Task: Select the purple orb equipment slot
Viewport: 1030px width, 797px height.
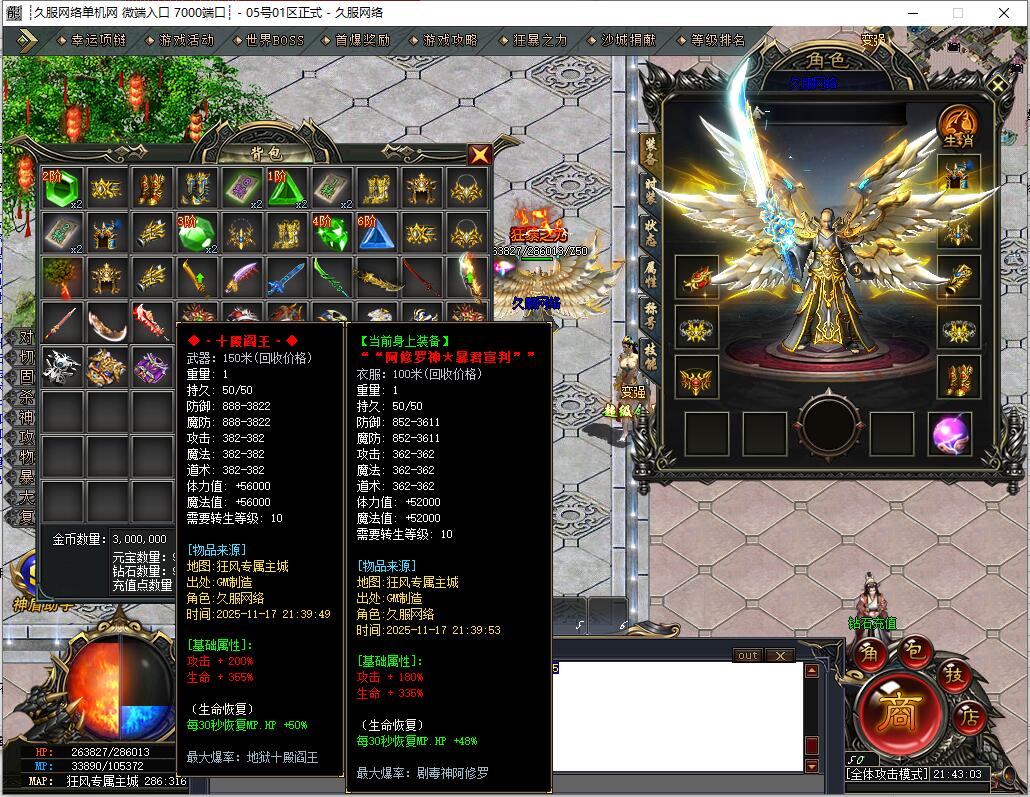Action: pyautogui.click(x=949, y=434)
